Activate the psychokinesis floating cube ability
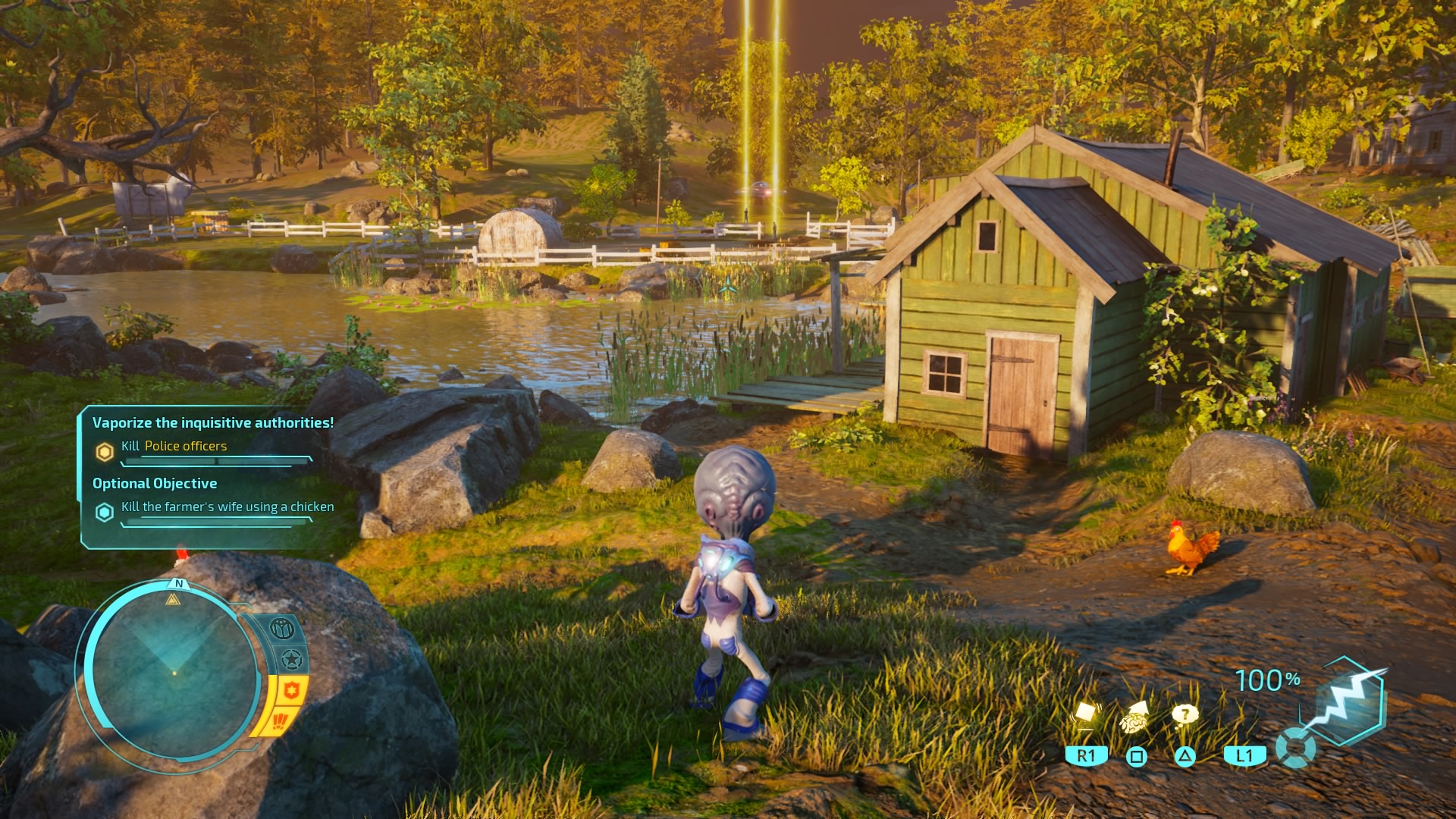The height and width of the screenshot is (819, 1456). point(1087,714)
